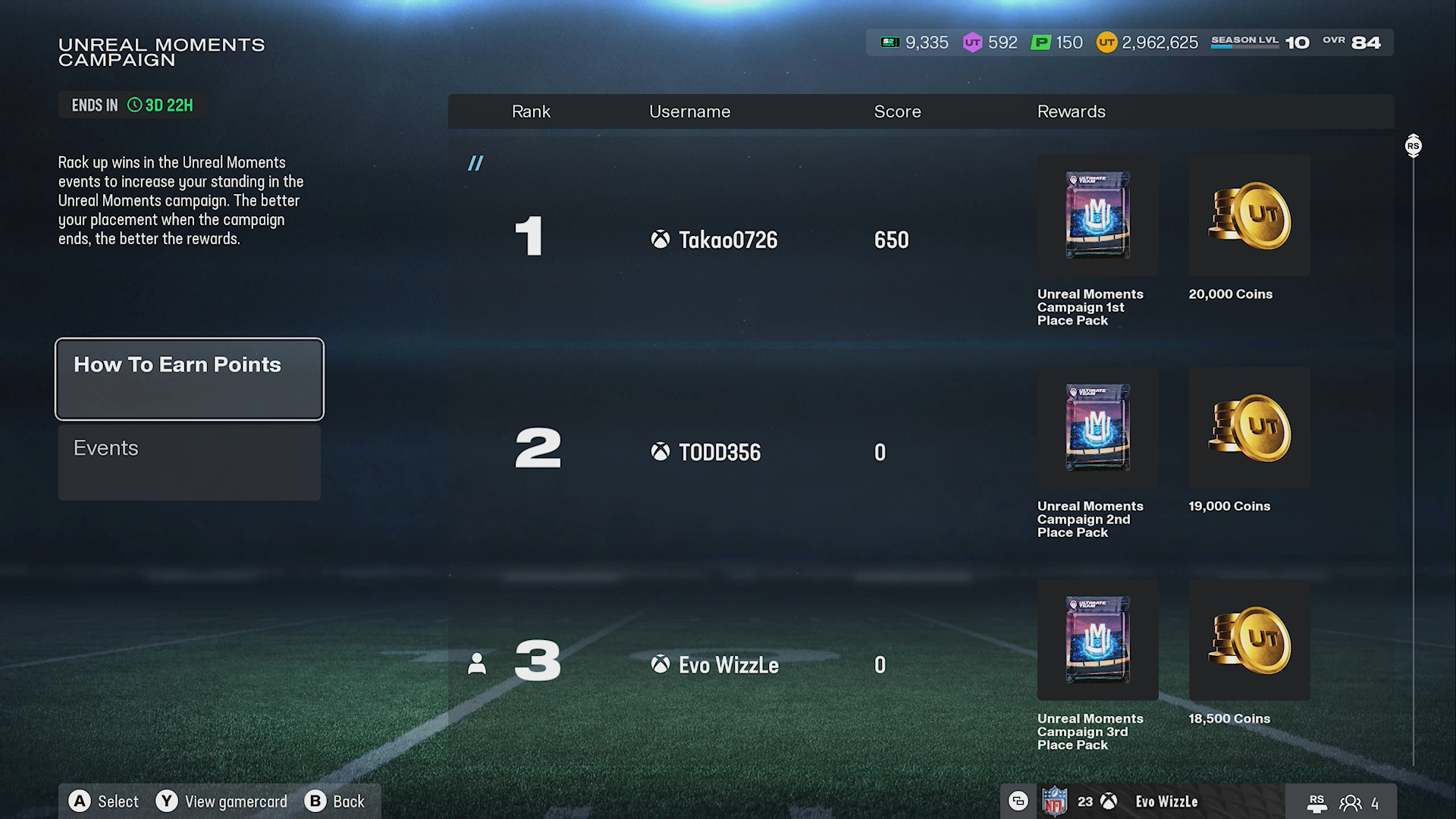Click the RS scroll indicator on right edge

click(1413, 146)
